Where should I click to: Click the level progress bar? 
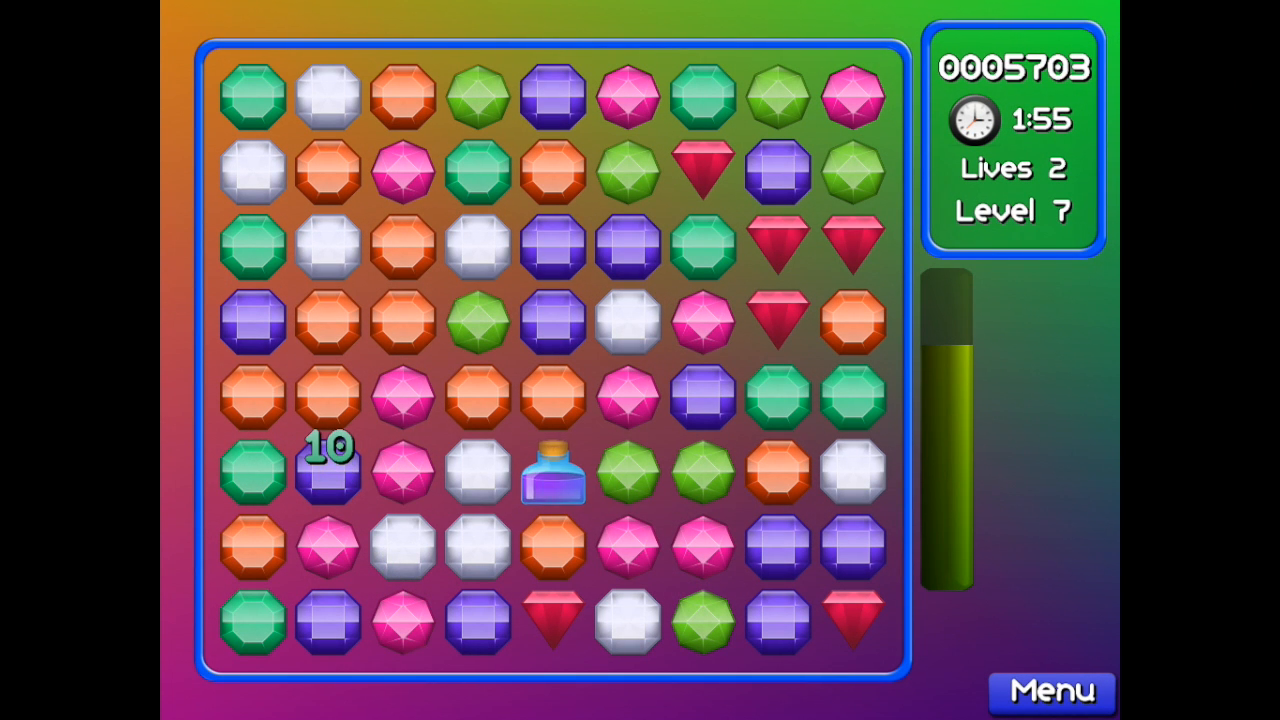[947, 430]
